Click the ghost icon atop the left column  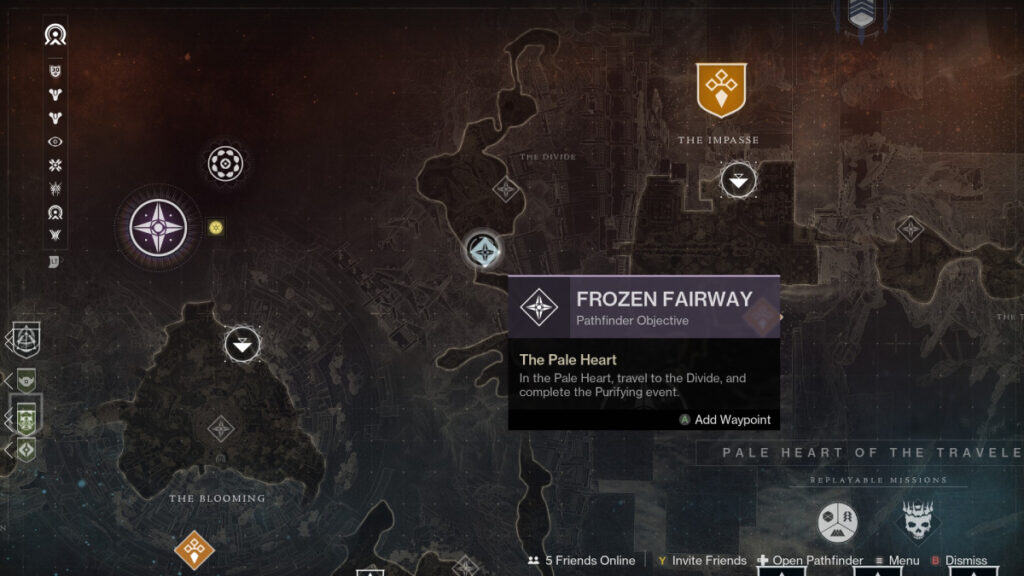[x=55, y=36]
